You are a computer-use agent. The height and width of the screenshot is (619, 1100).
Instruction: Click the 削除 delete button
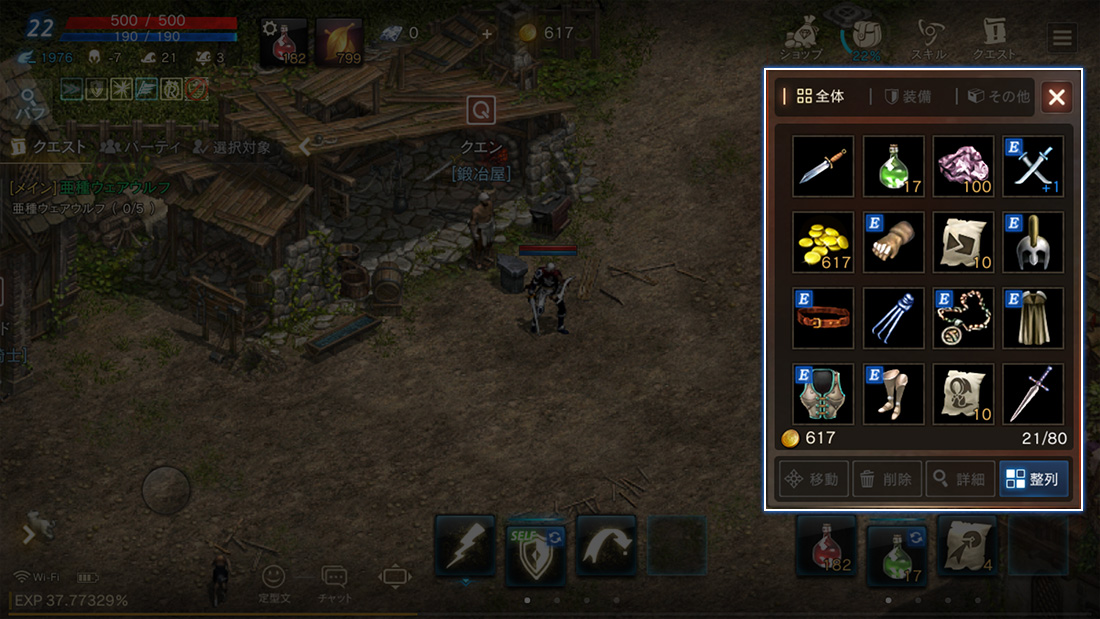point(887,479)
